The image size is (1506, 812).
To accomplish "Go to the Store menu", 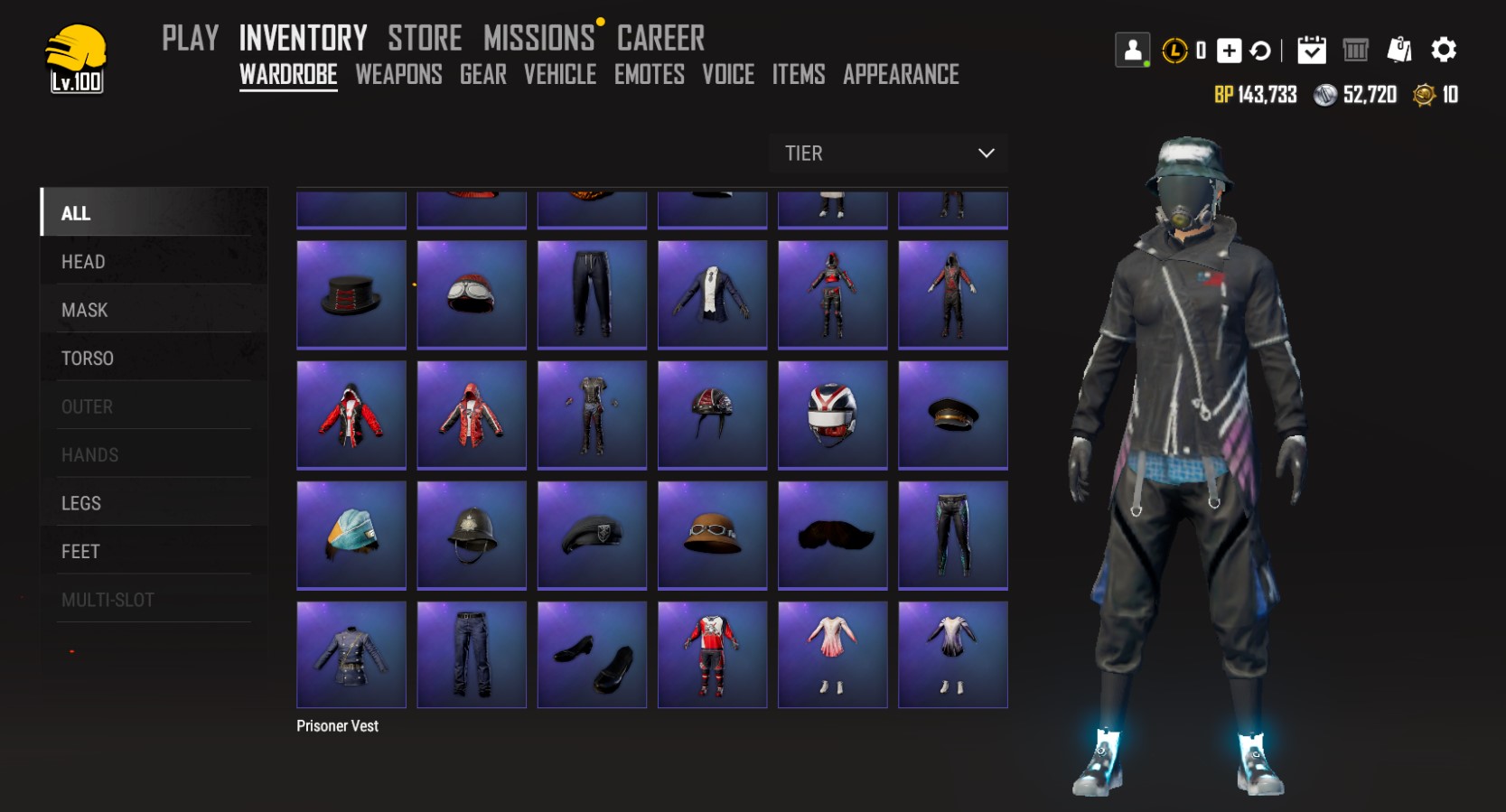I will pos(425,38).
